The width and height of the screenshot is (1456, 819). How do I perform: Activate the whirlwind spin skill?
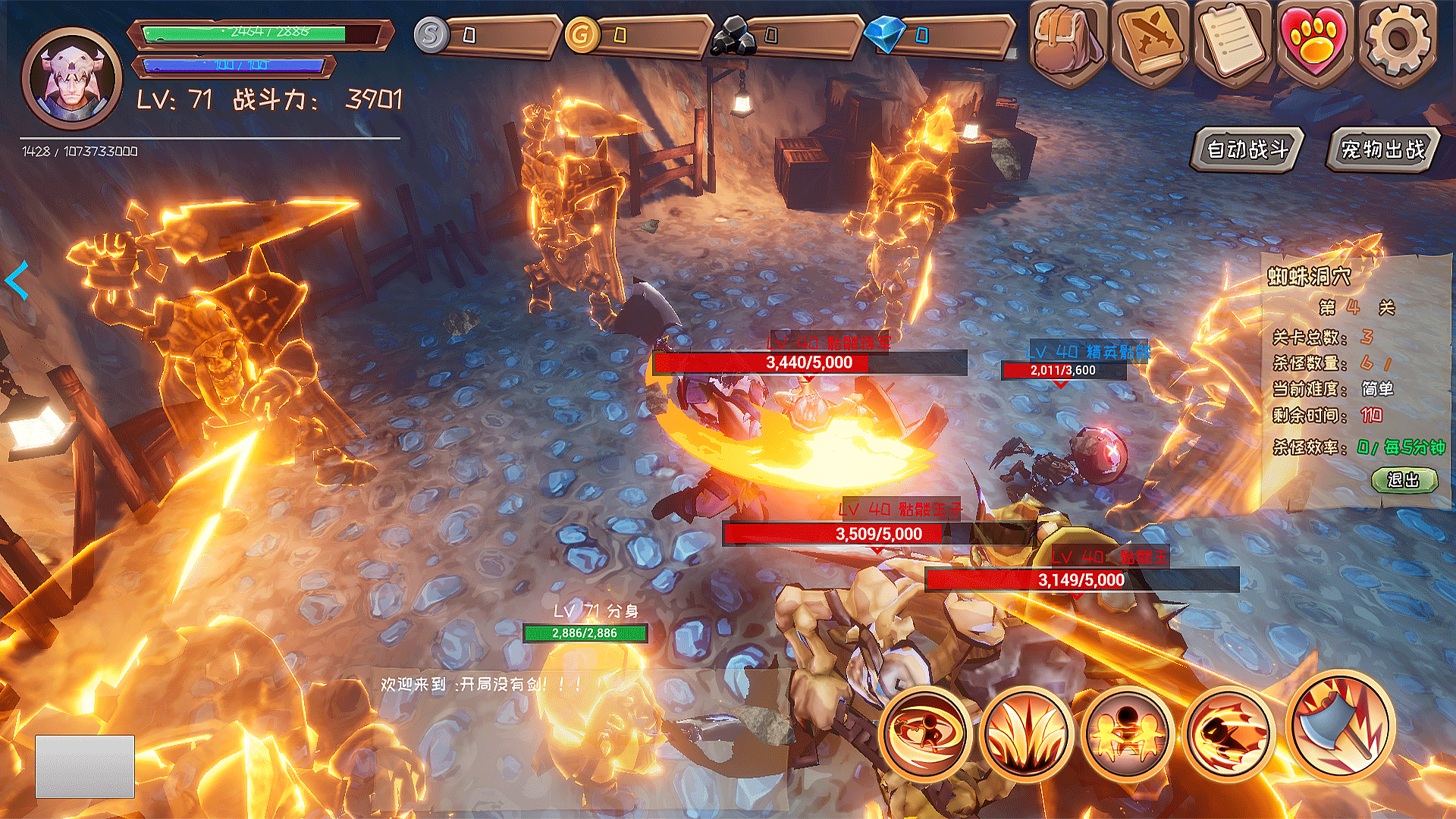coord(925,733)
